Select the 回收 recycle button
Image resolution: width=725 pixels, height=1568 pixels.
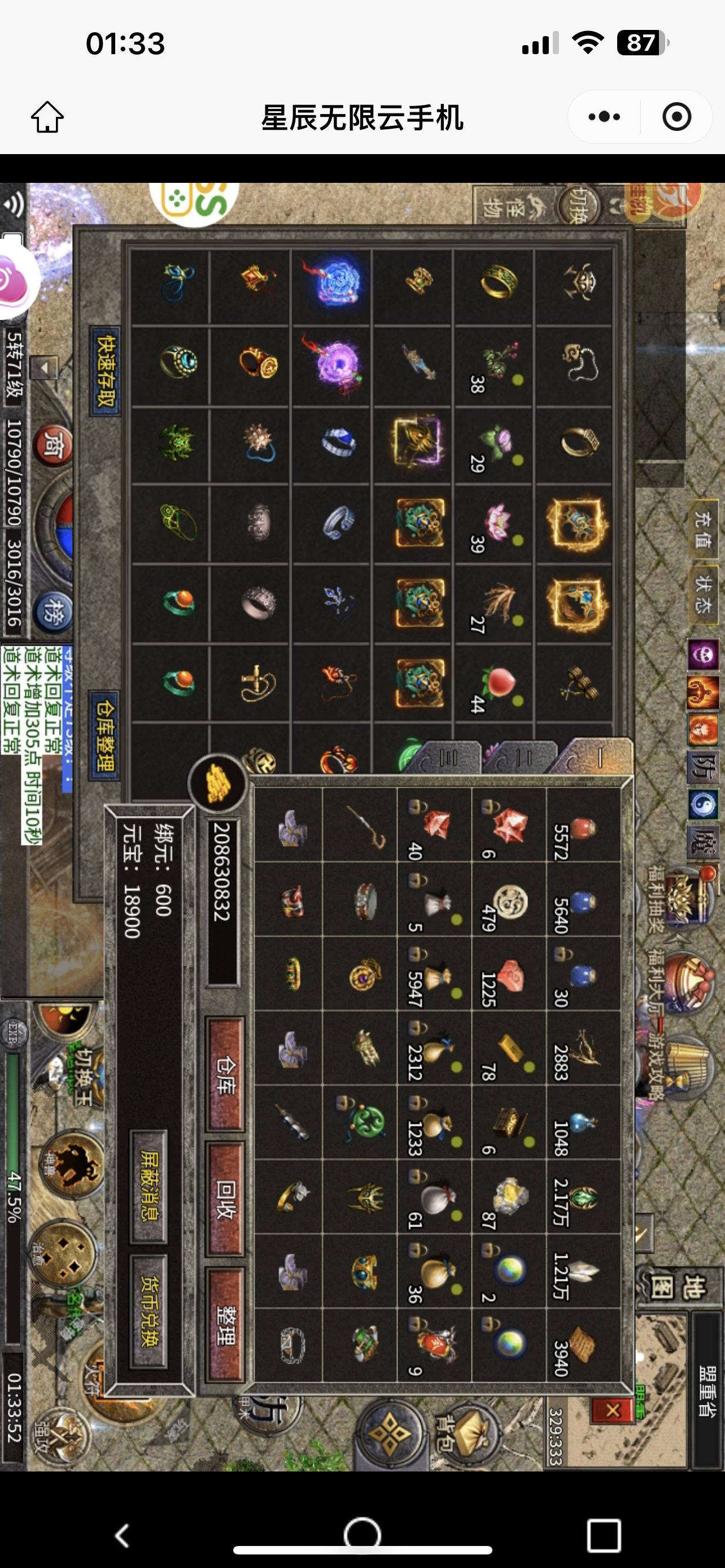225,1200
